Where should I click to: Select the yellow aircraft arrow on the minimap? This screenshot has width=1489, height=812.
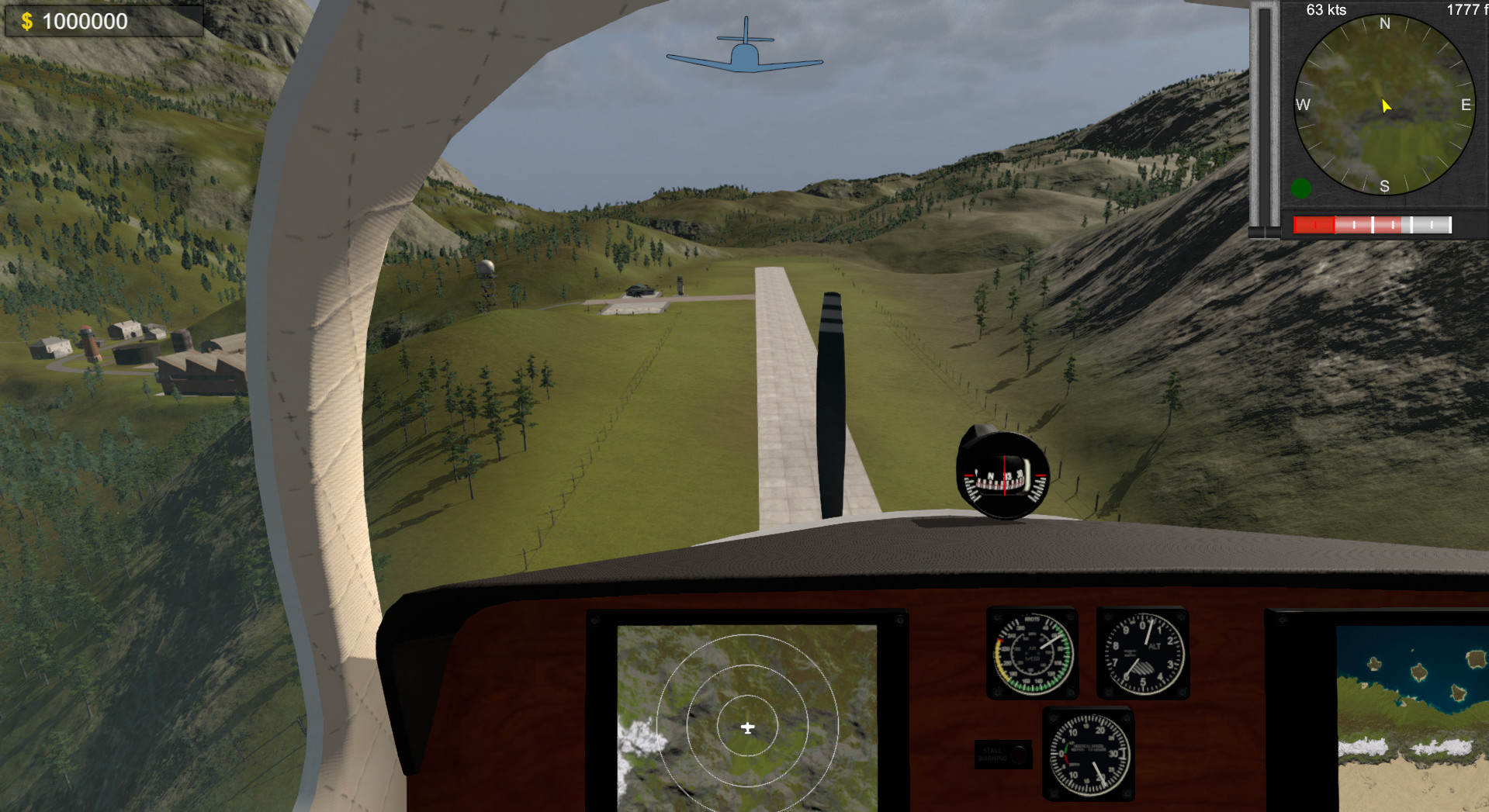pos(1385,106)
